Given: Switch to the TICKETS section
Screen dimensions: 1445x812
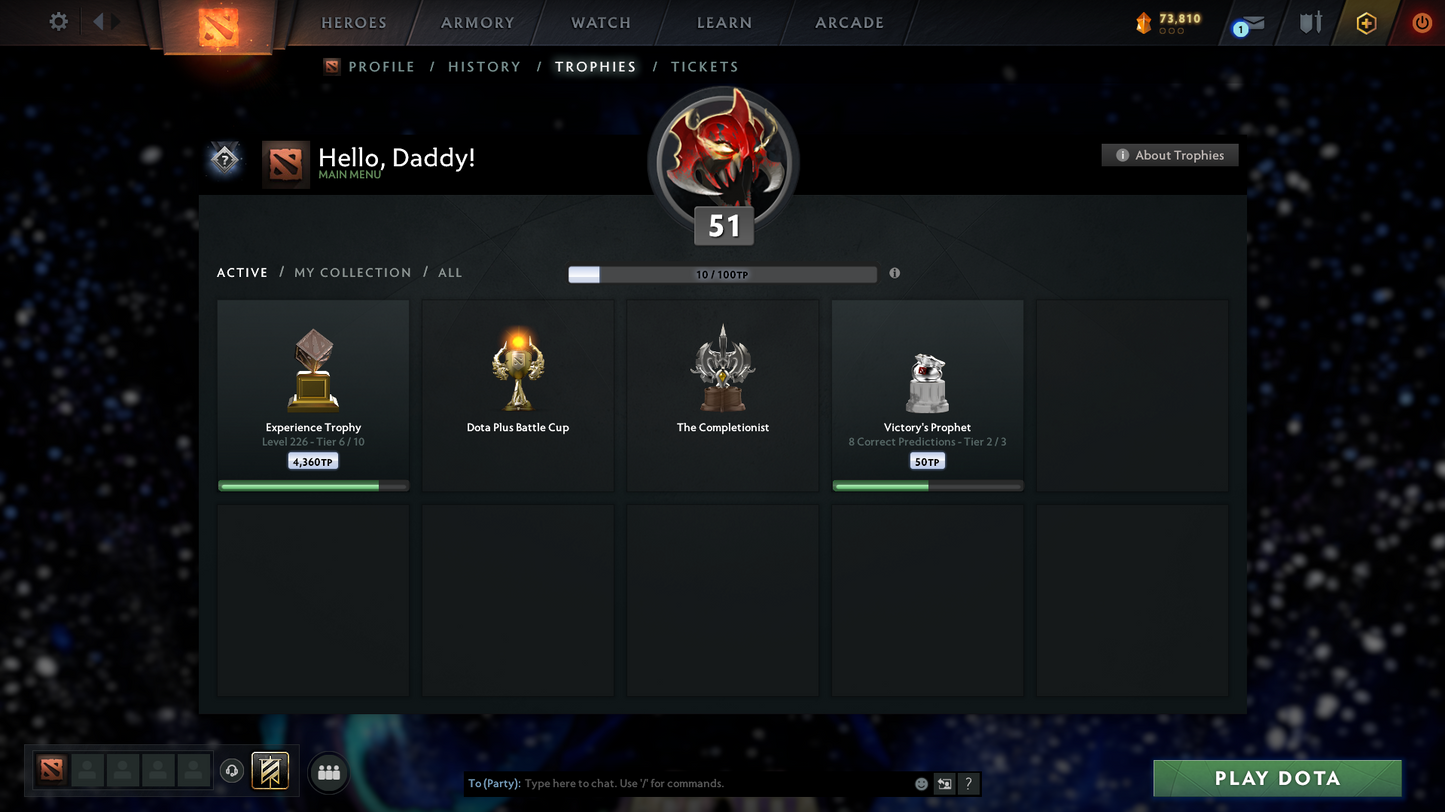Looking at the screenshot, I should [705, 66].
